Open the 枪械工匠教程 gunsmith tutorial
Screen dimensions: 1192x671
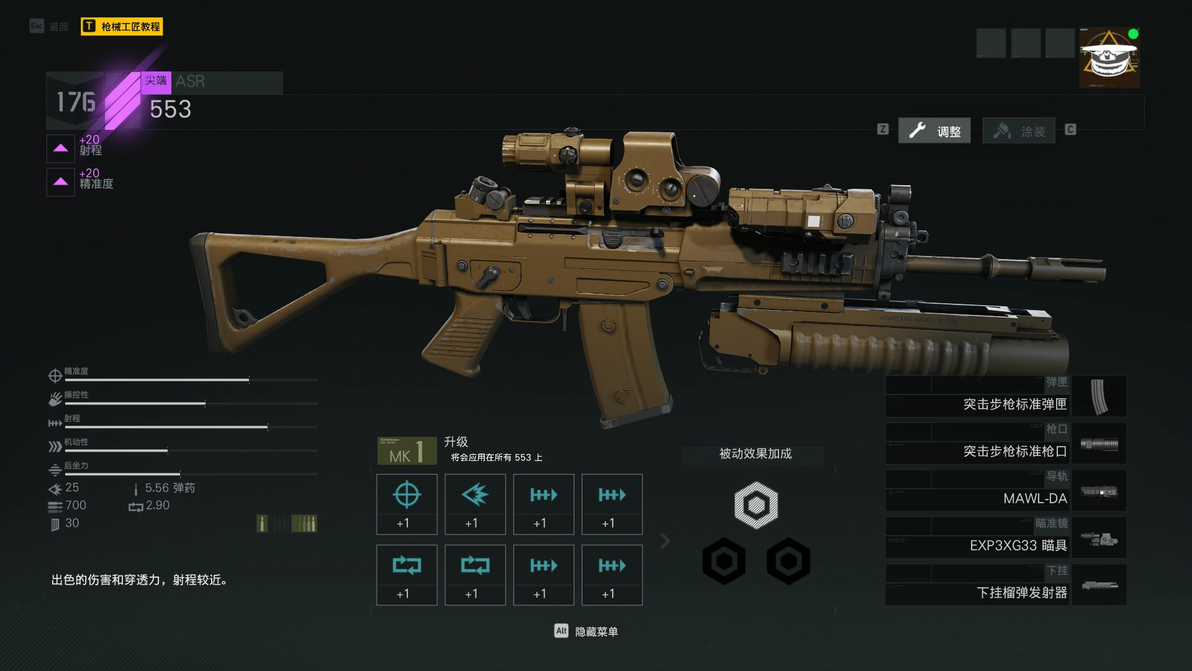pyautogui.click(x=122, y=27)
